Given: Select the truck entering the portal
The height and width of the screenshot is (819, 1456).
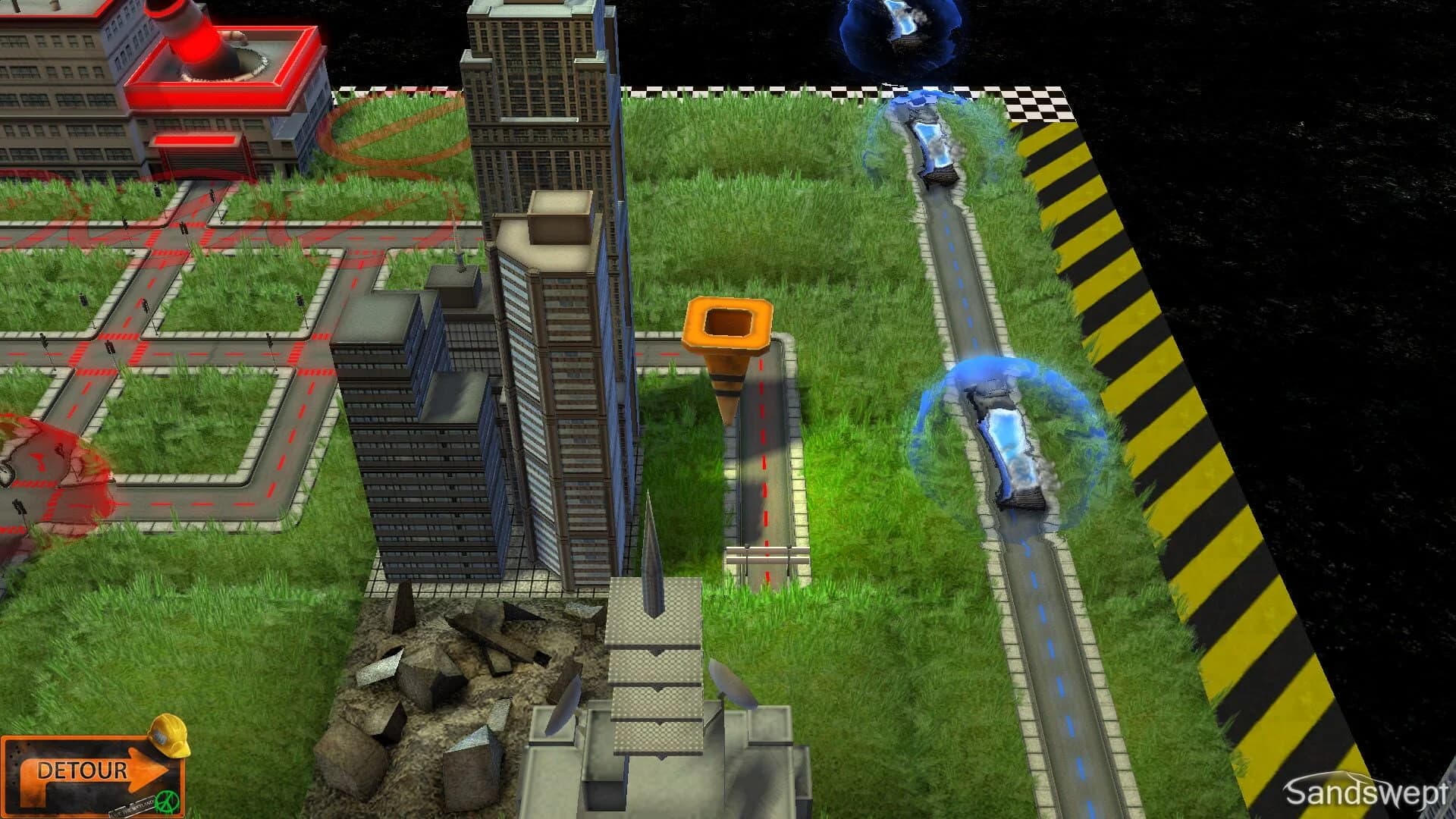Looking at the screenshot, I should tap(929, 140).
